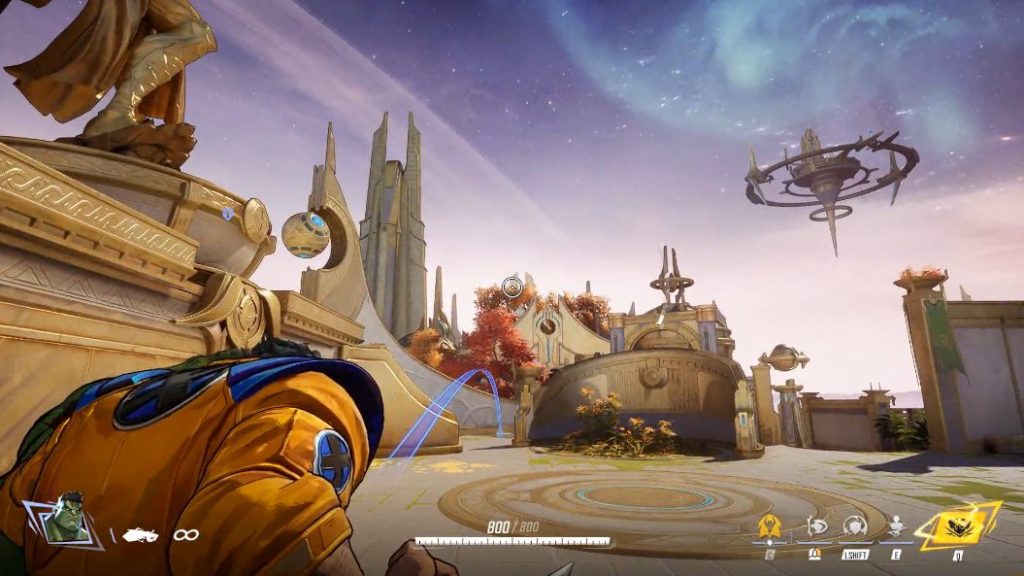Use the seated figure ability icon

pos(897,527)
